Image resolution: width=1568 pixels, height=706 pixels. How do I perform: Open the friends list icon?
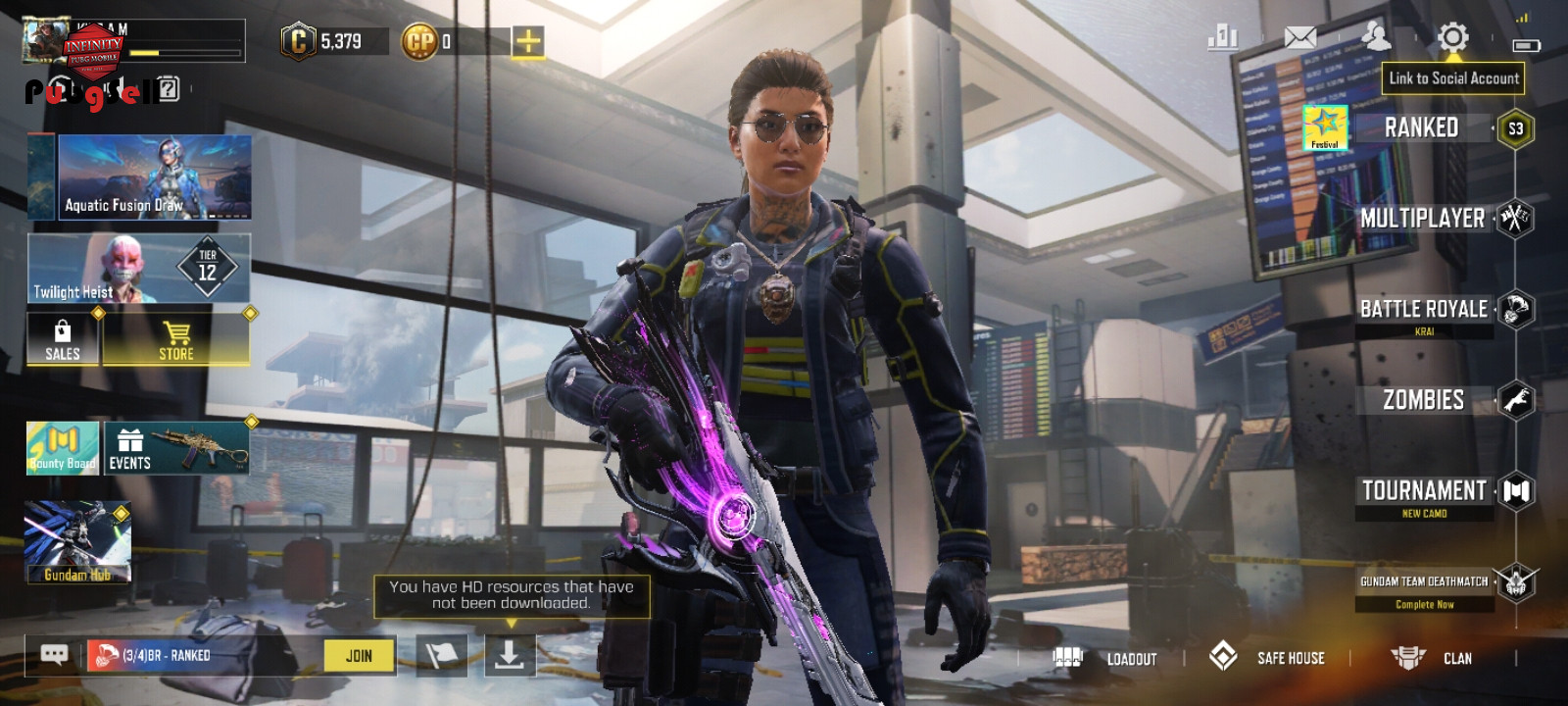point(1376,37)
